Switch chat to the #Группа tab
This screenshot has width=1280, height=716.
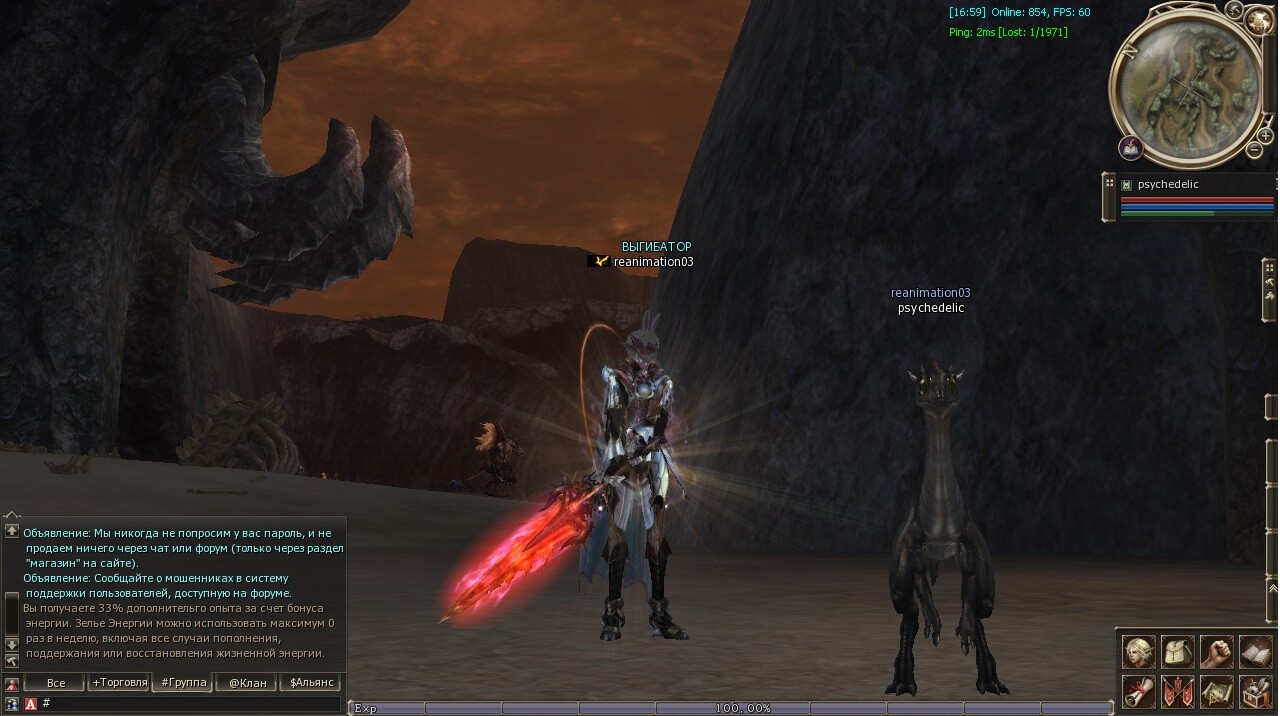click(x=182, y=683)
